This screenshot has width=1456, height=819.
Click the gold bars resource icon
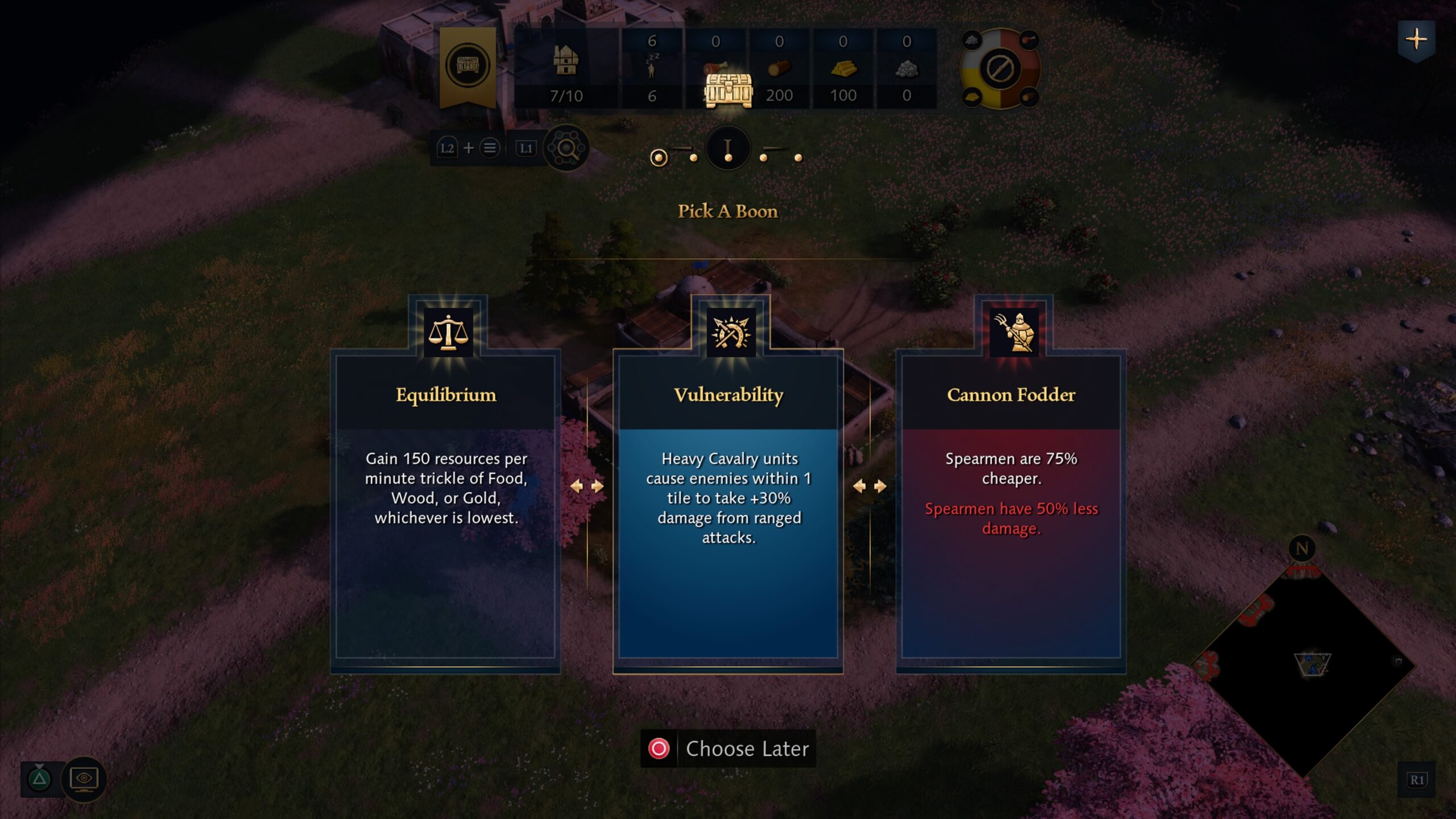click(x=843, y=69)
